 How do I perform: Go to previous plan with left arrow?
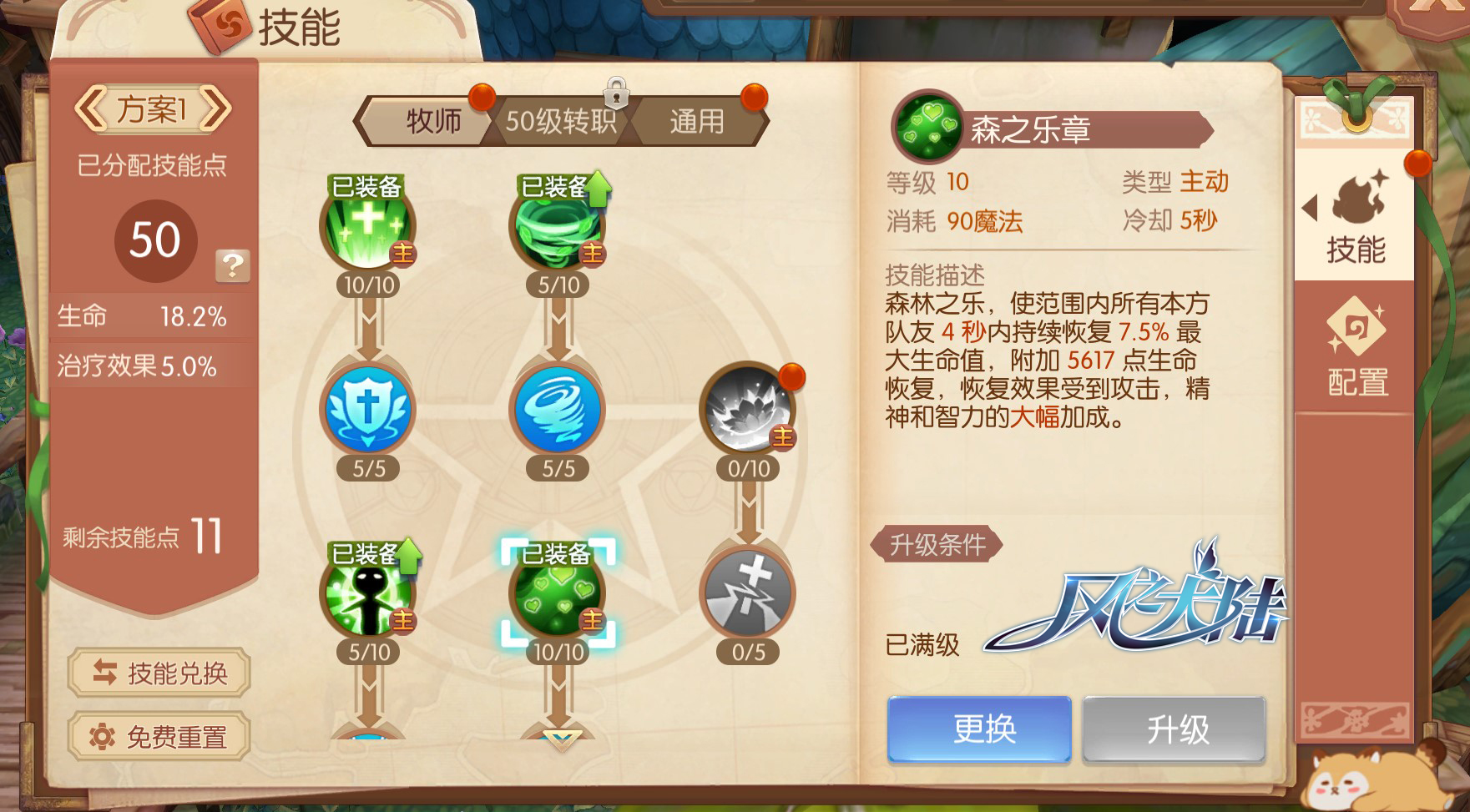click(x=93, y=107)
